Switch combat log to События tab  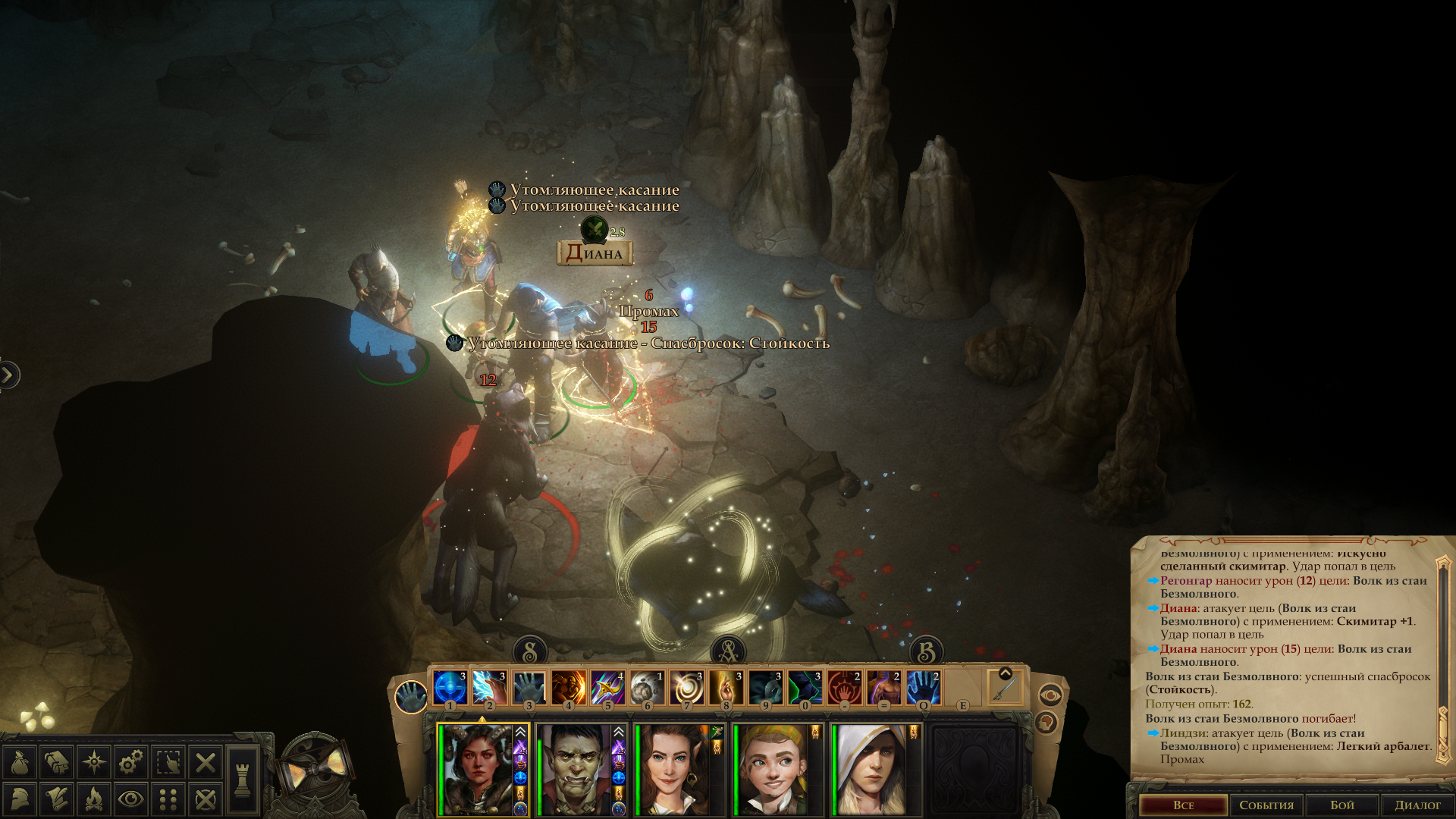[x=1266, y=805]
